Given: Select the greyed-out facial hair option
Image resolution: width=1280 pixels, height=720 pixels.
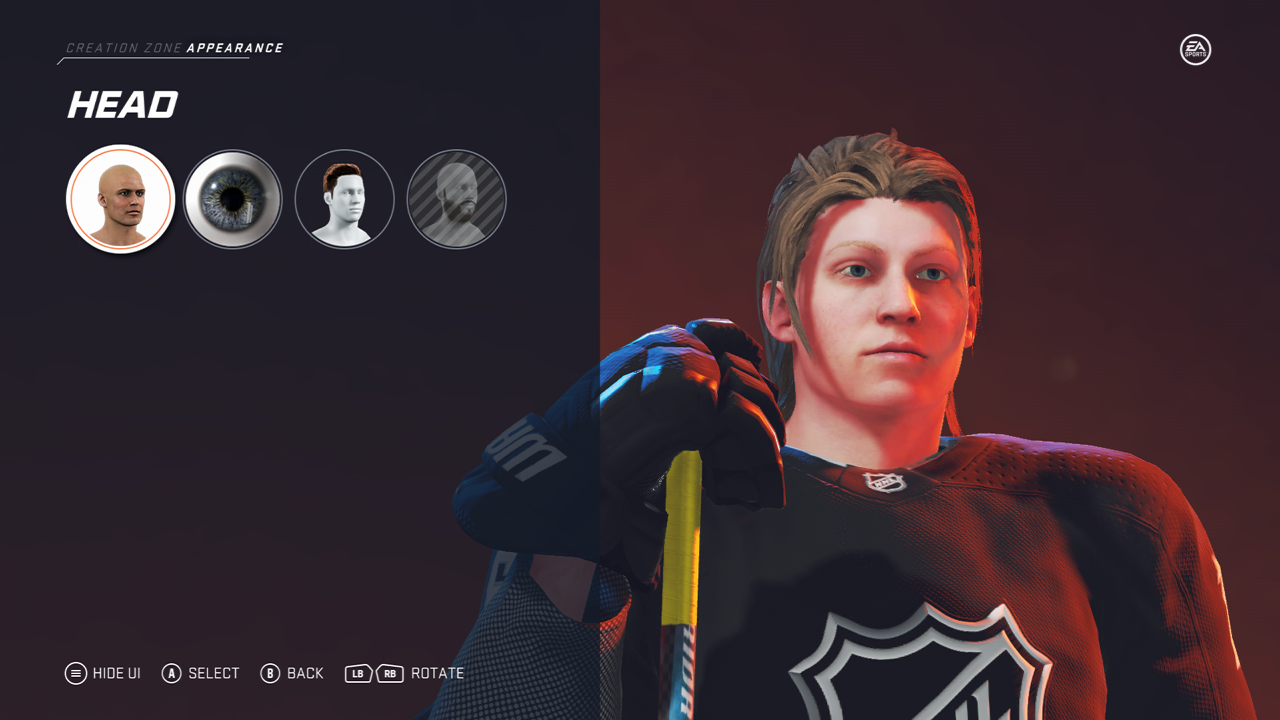Looking at the screenshot, I should click(x=457, y=199).
